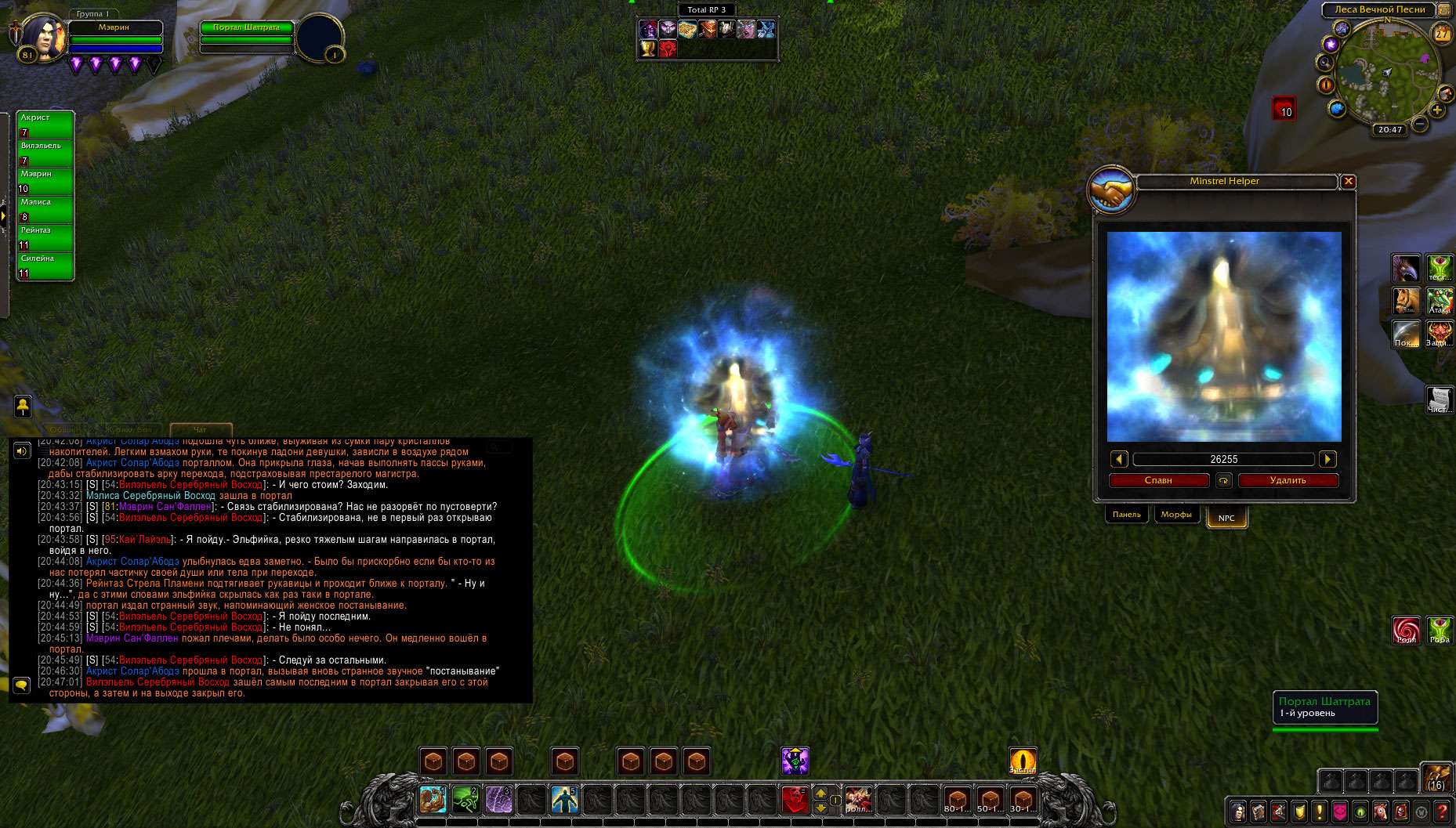1456x828 pixels.
Task: Select party member Акрист frame
Action: (x=45, y=125)
